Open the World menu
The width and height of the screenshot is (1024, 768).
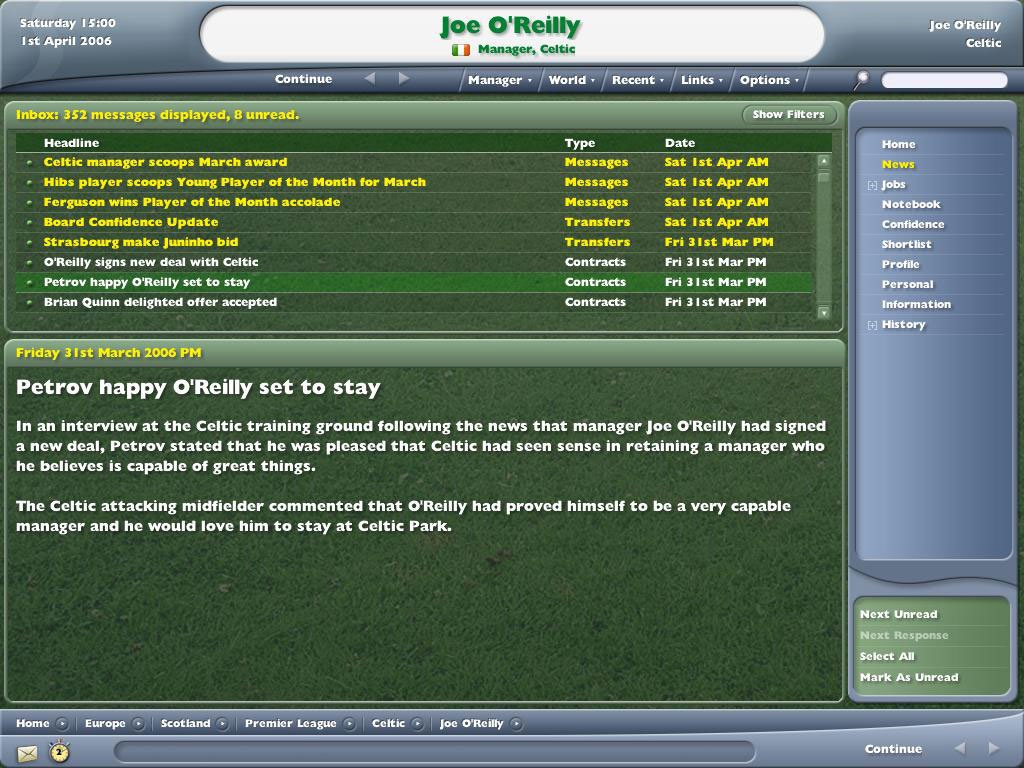571,80
